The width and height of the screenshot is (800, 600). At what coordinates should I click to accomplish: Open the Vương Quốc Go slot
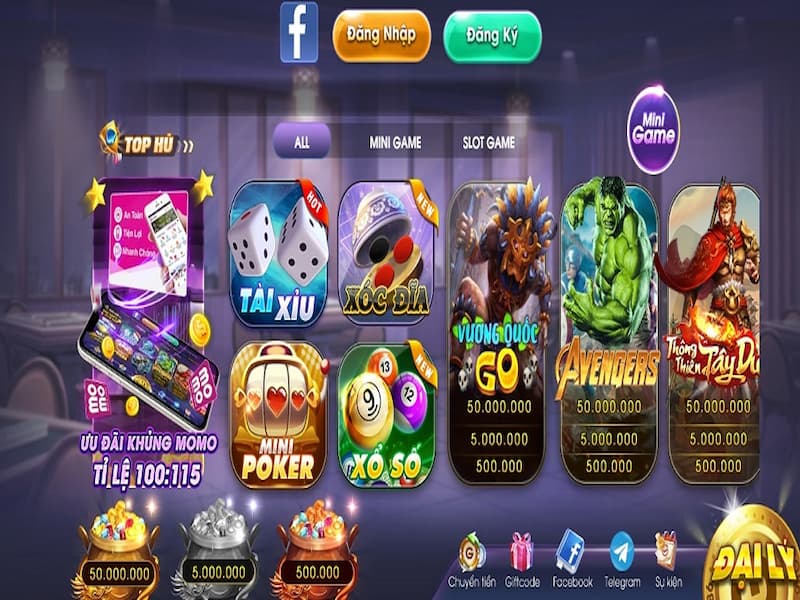(x=498, y=330)
